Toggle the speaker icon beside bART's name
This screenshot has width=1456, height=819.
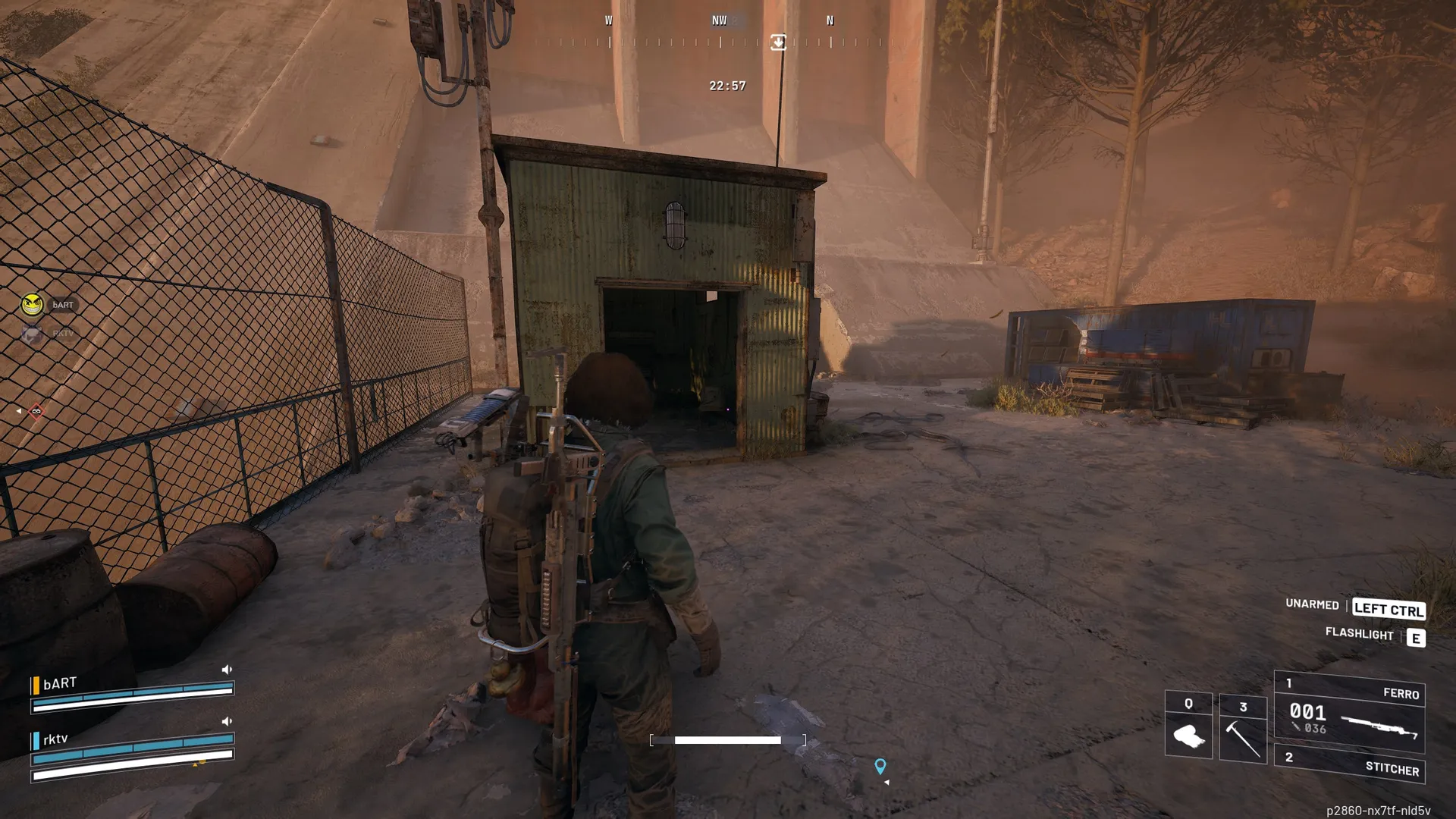click(227, 670)
